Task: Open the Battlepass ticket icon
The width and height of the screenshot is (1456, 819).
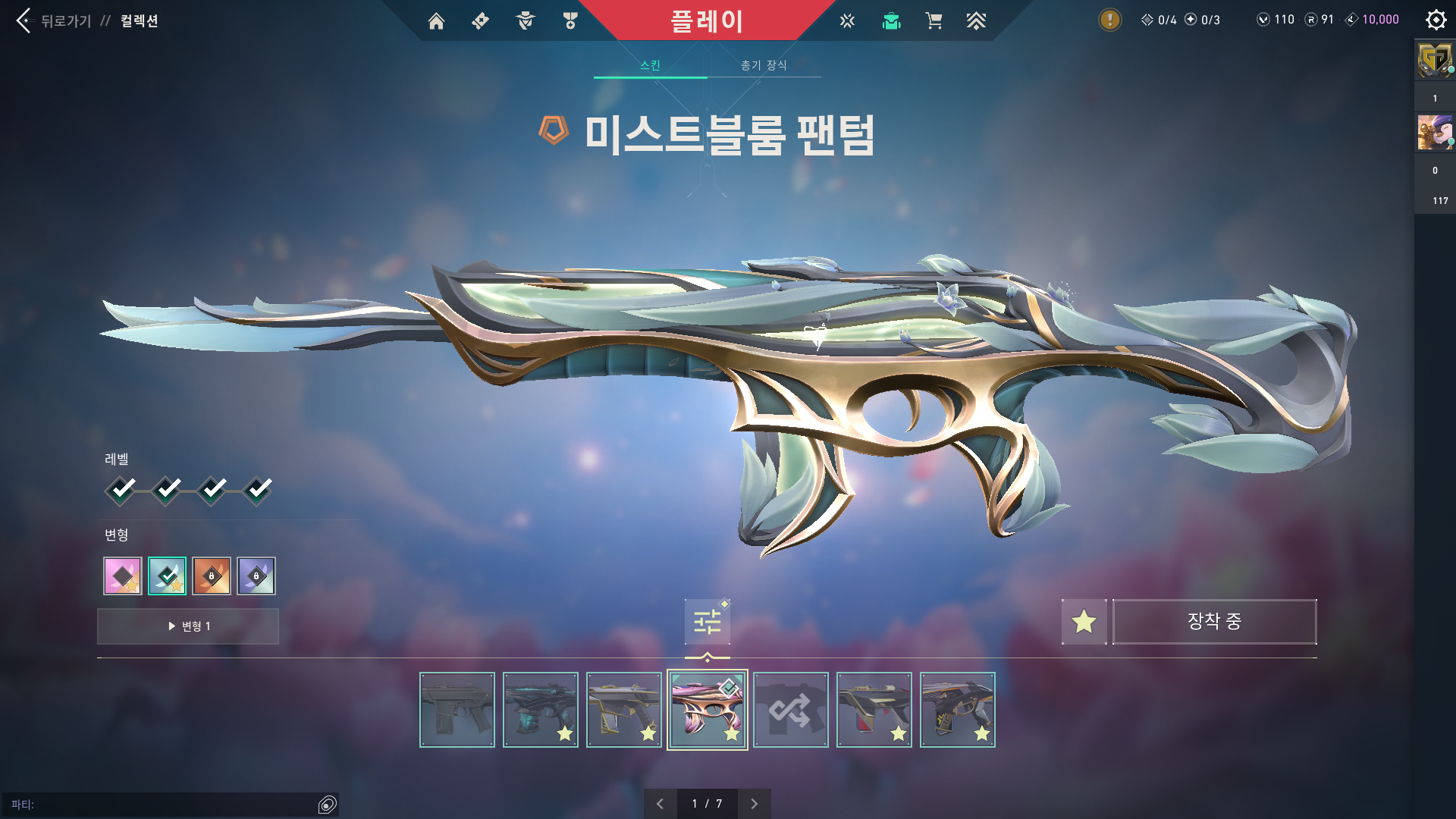Action: 479,20
